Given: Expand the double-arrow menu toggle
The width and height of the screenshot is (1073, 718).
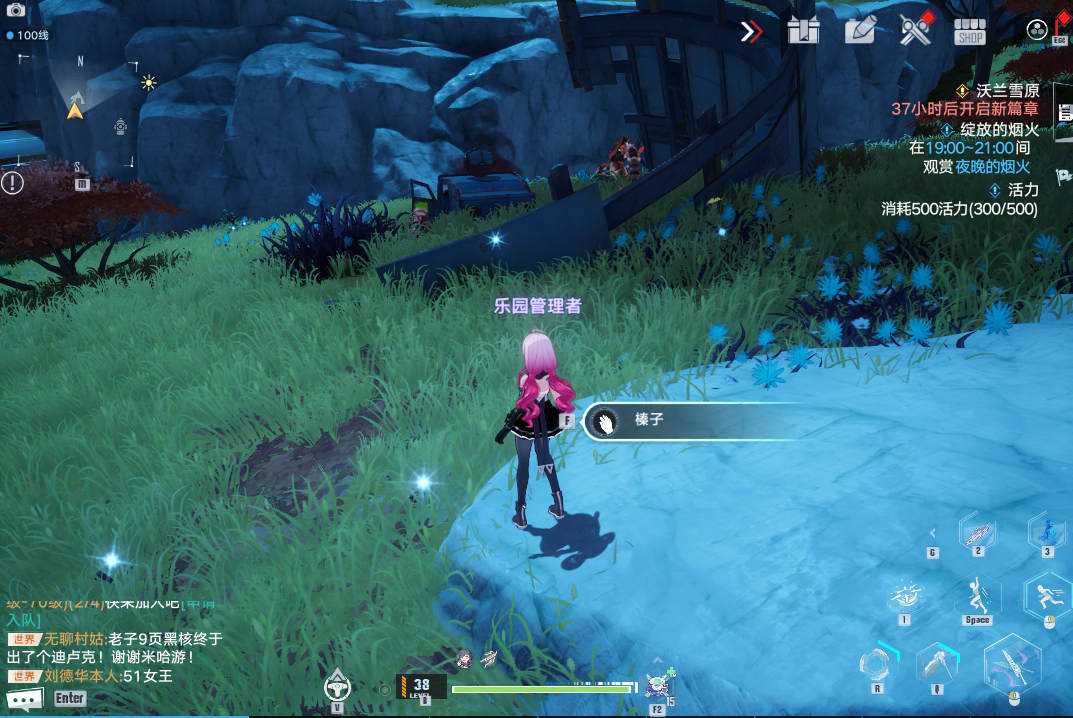Looking at the screenshot, I should click(751, 31).
